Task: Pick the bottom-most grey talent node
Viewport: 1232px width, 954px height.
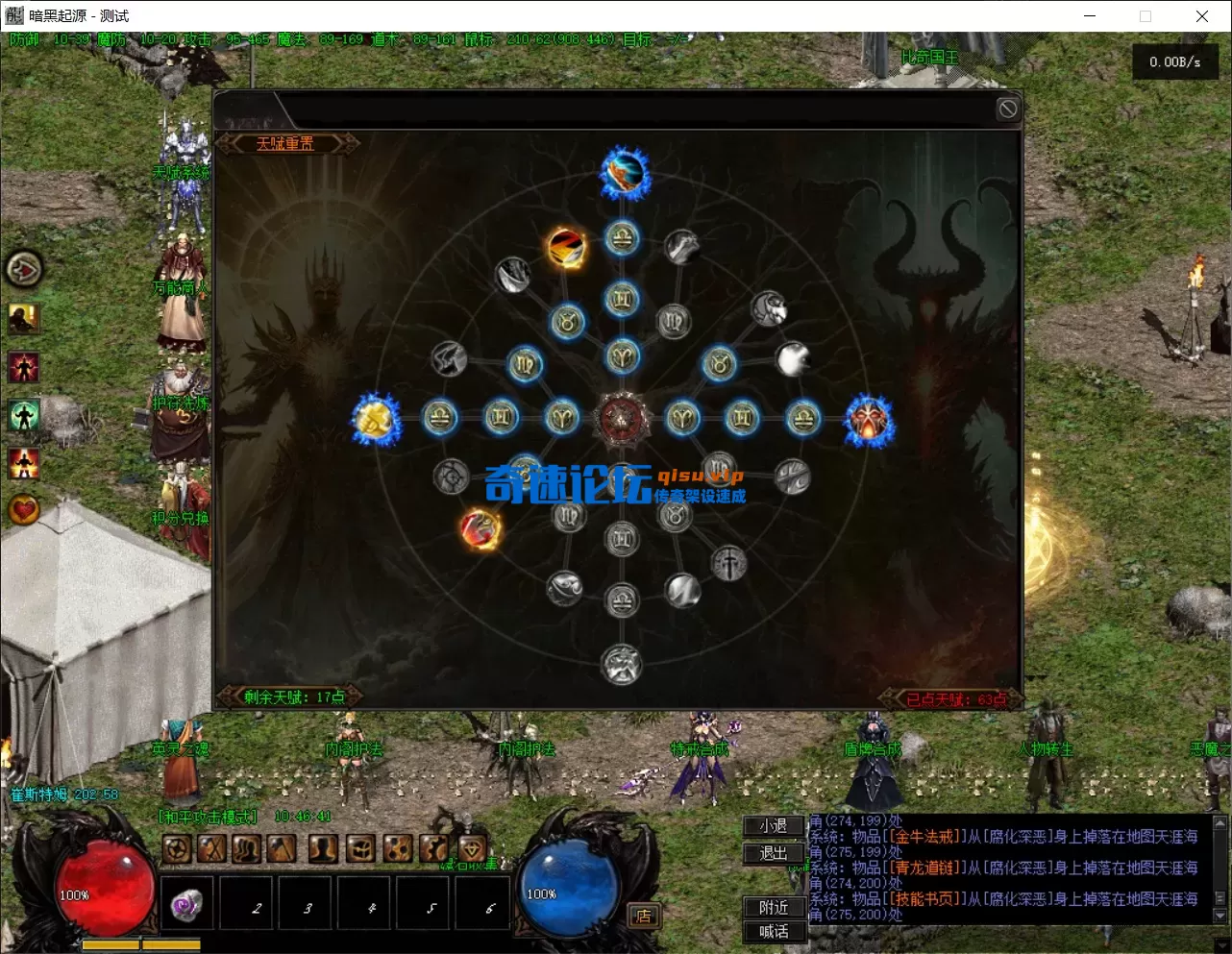Action: tap(622, 664)
